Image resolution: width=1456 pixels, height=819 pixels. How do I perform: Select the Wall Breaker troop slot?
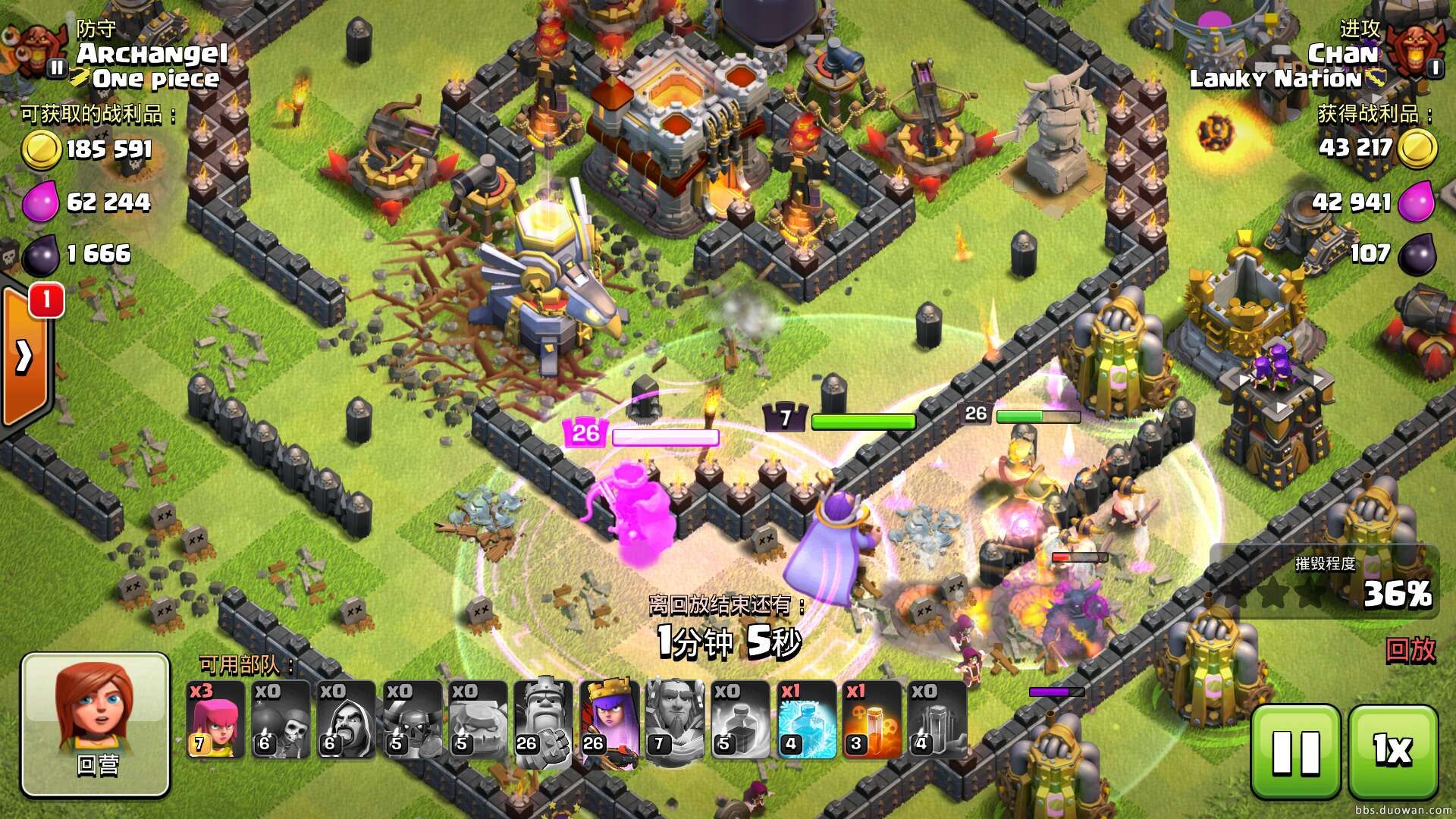(x=281, y=720)
